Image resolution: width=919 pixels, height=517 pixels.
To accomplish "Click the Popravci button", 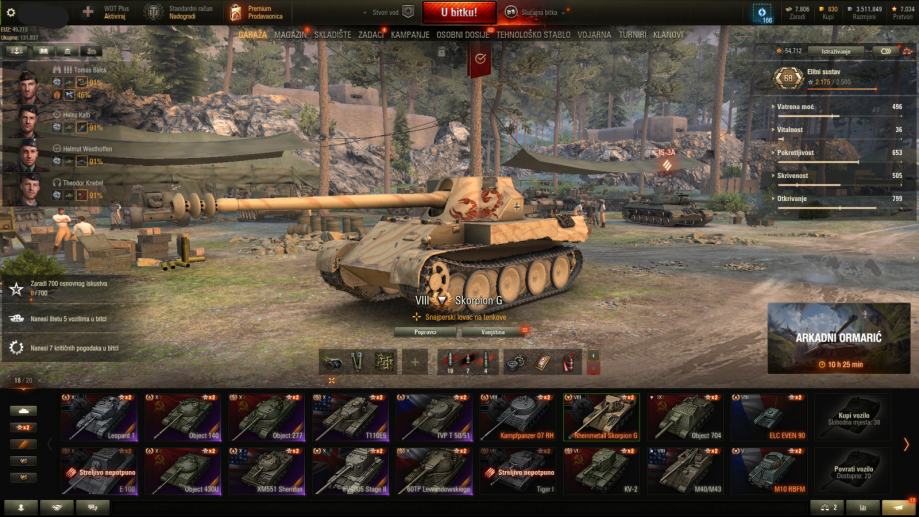I will (x=424, y=331).
